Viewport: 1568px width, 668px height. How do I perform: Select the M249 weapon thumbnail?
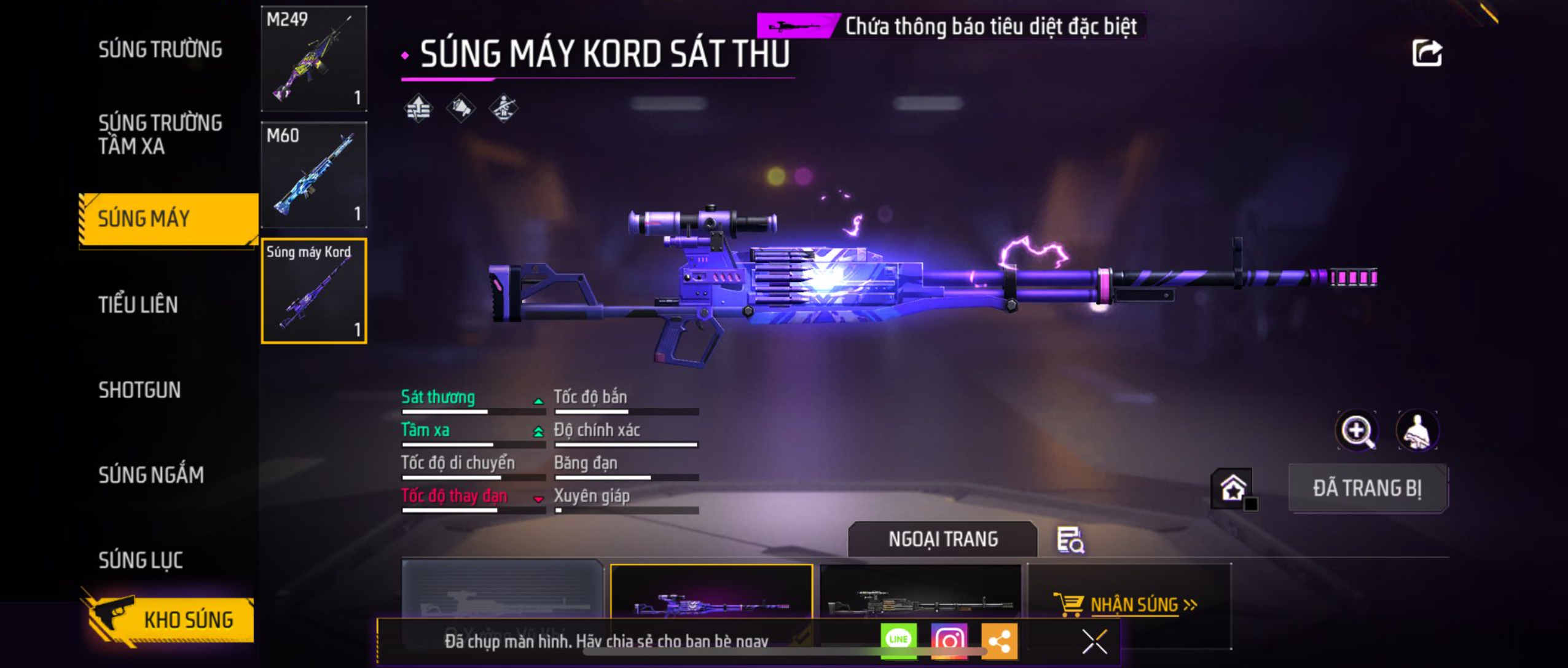tap(314, 59)
